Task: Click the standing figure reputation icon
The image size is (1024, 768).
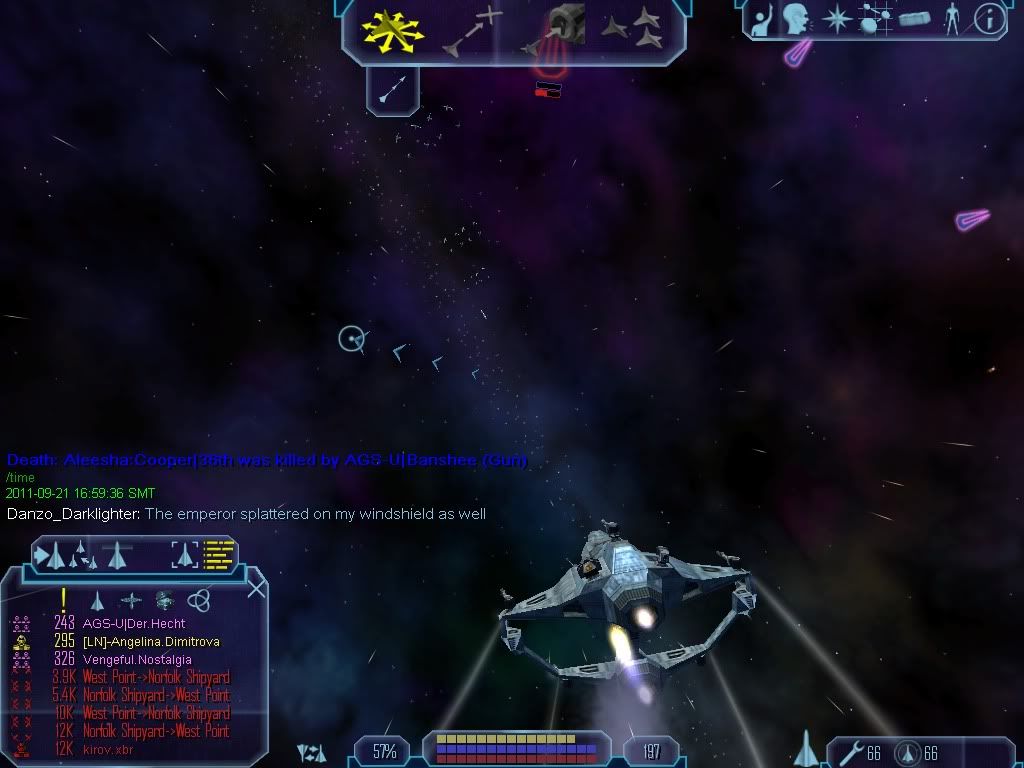Action: click(951, 19)
